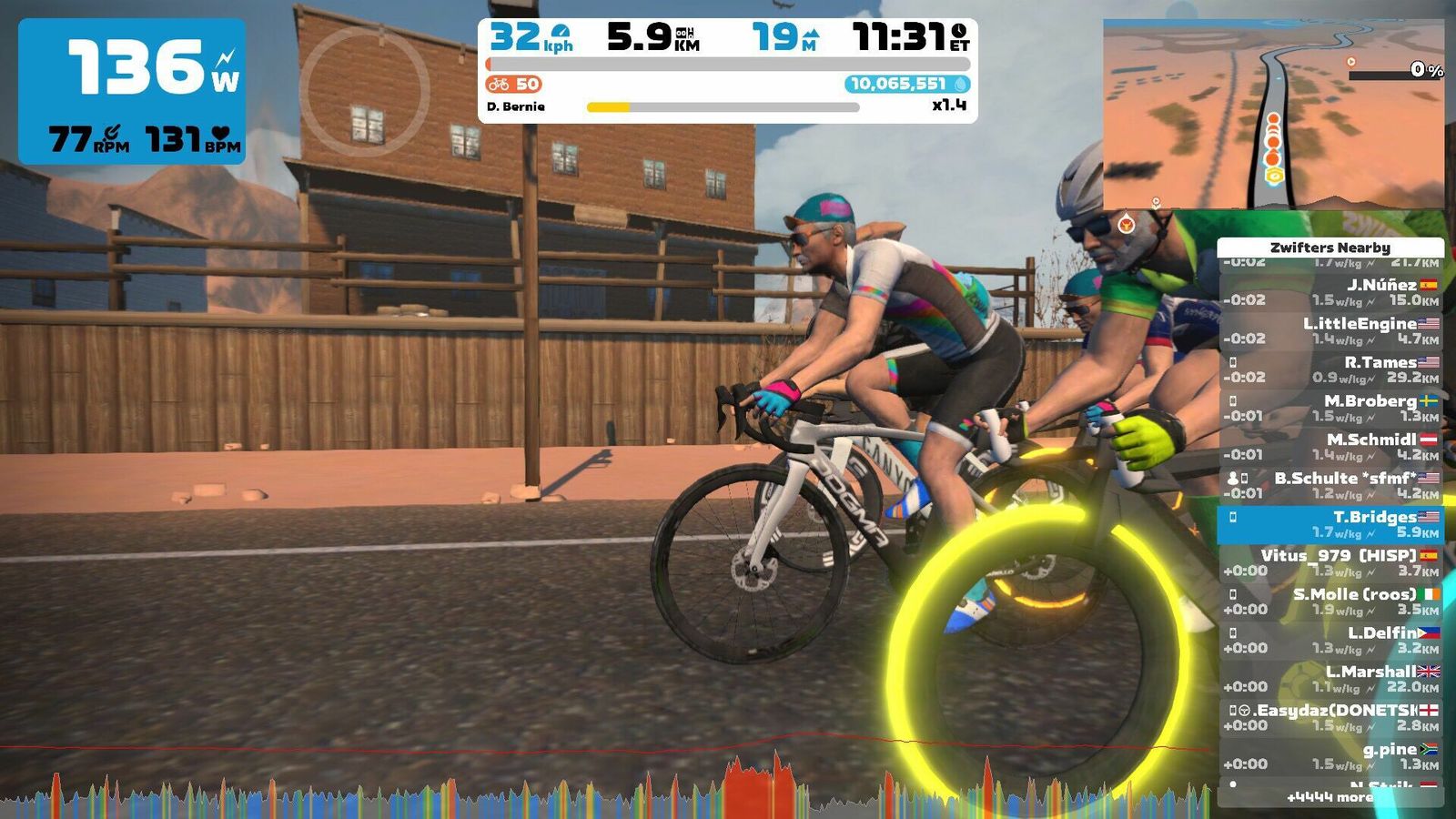This screenshot has width=1456, height=819.
Task: Select L.Marshall rider row
Action: click(1330, 679)
